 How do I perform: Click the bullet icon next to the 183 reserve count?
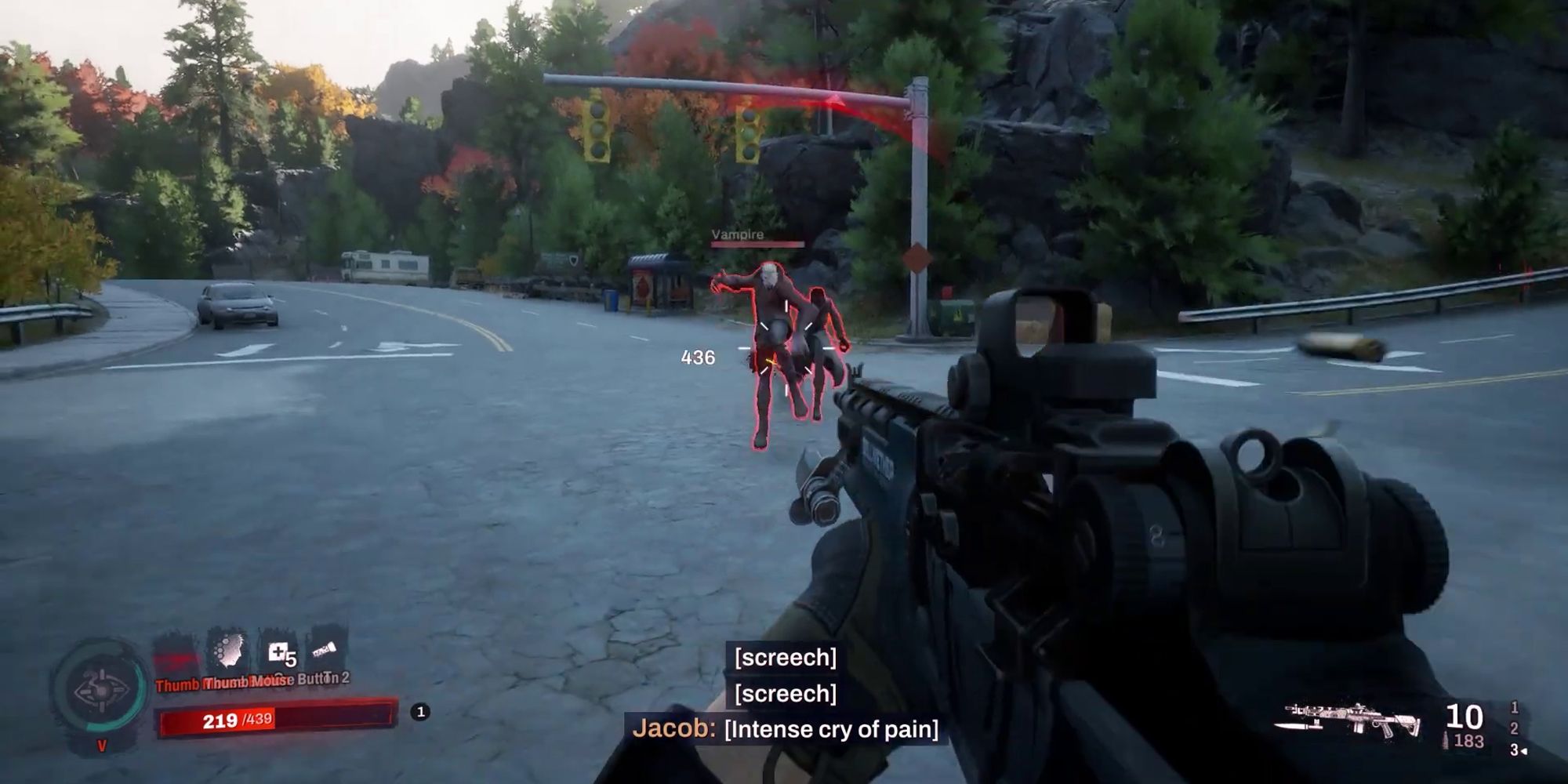[1446, 739]
